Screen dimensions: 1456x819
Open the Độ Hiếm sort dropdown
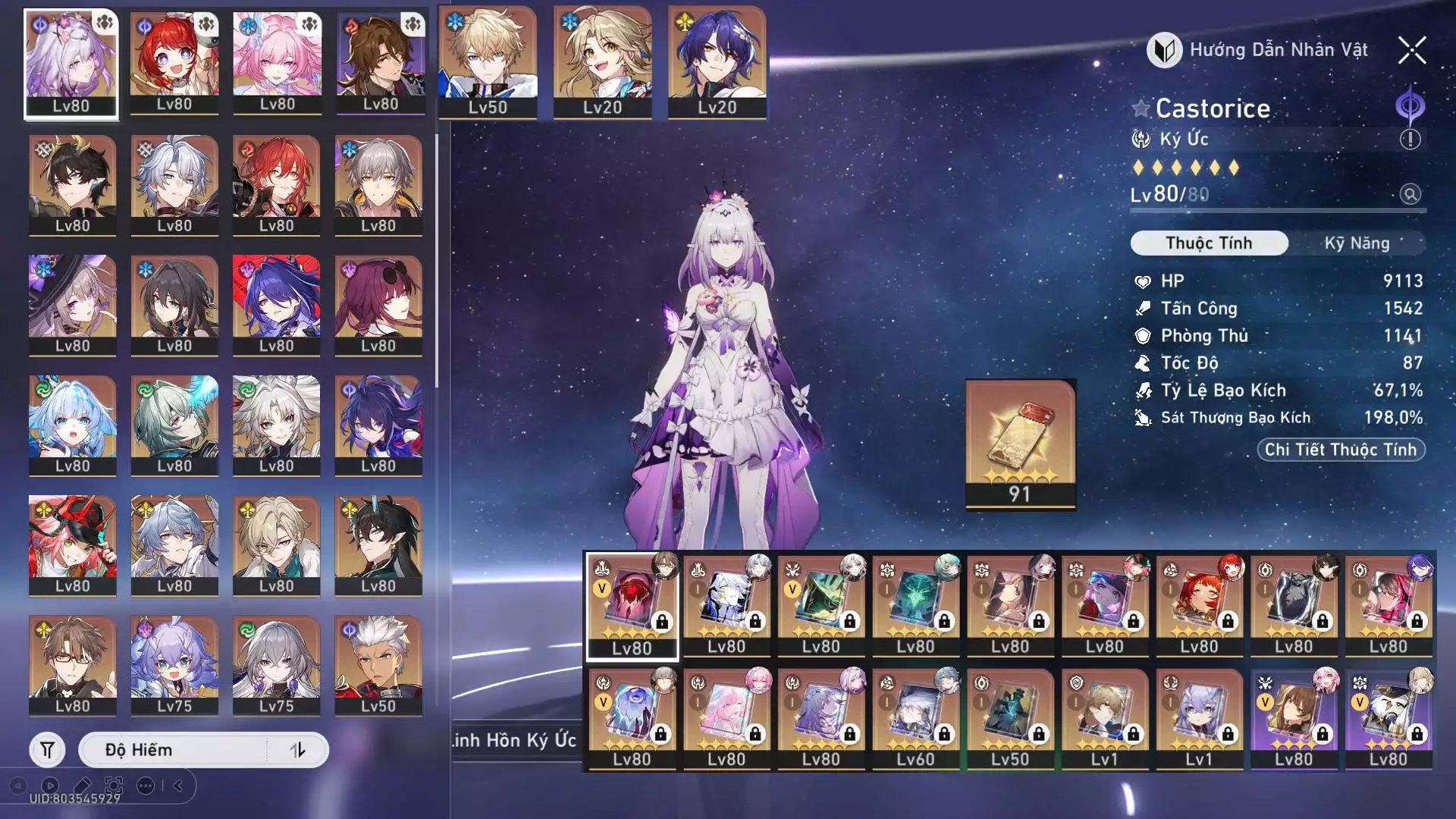click(x=174, y=750)
